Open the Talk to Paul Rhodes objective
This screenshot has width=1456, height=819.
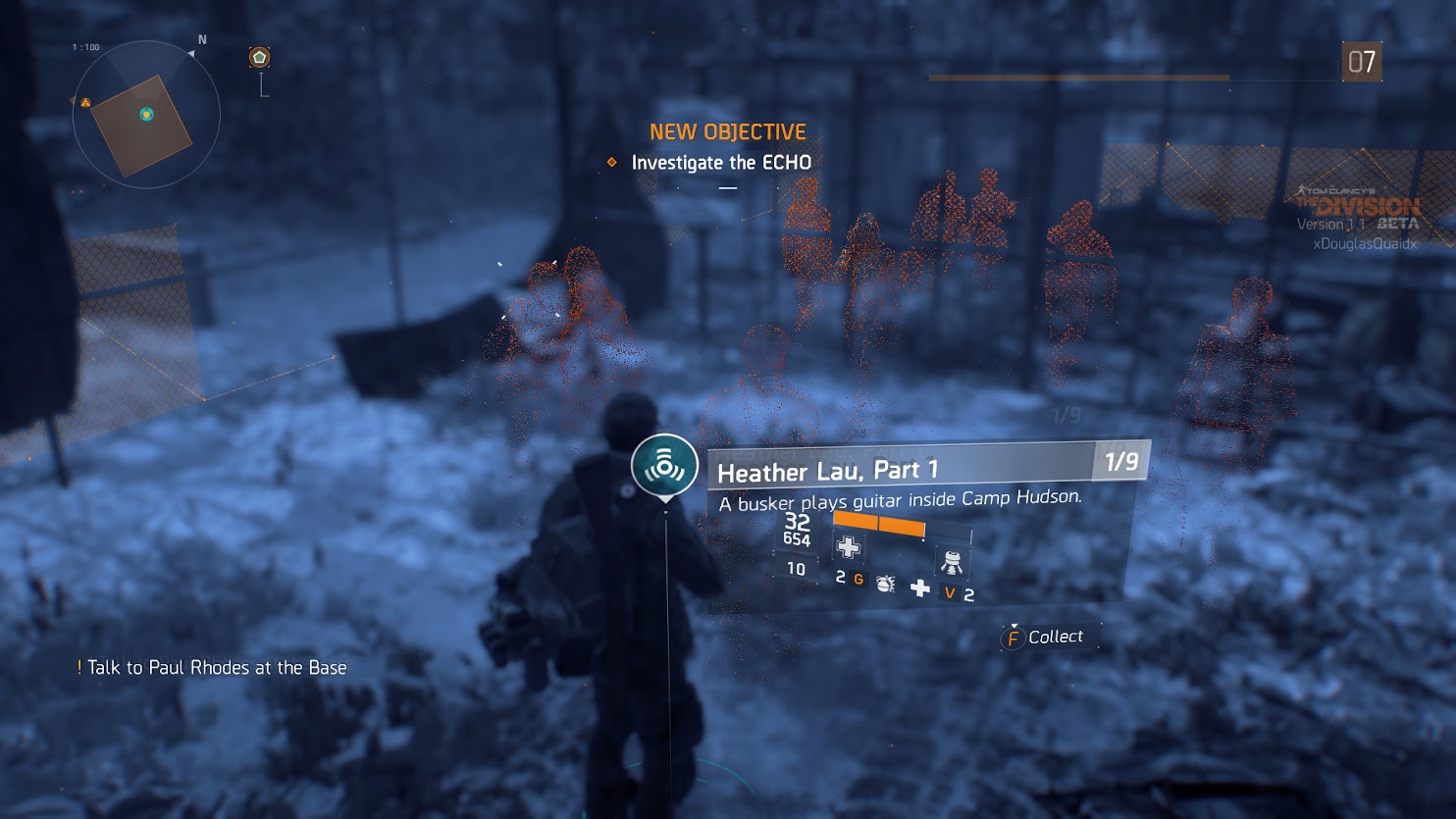pyautogui.click(x=216, y=668)
